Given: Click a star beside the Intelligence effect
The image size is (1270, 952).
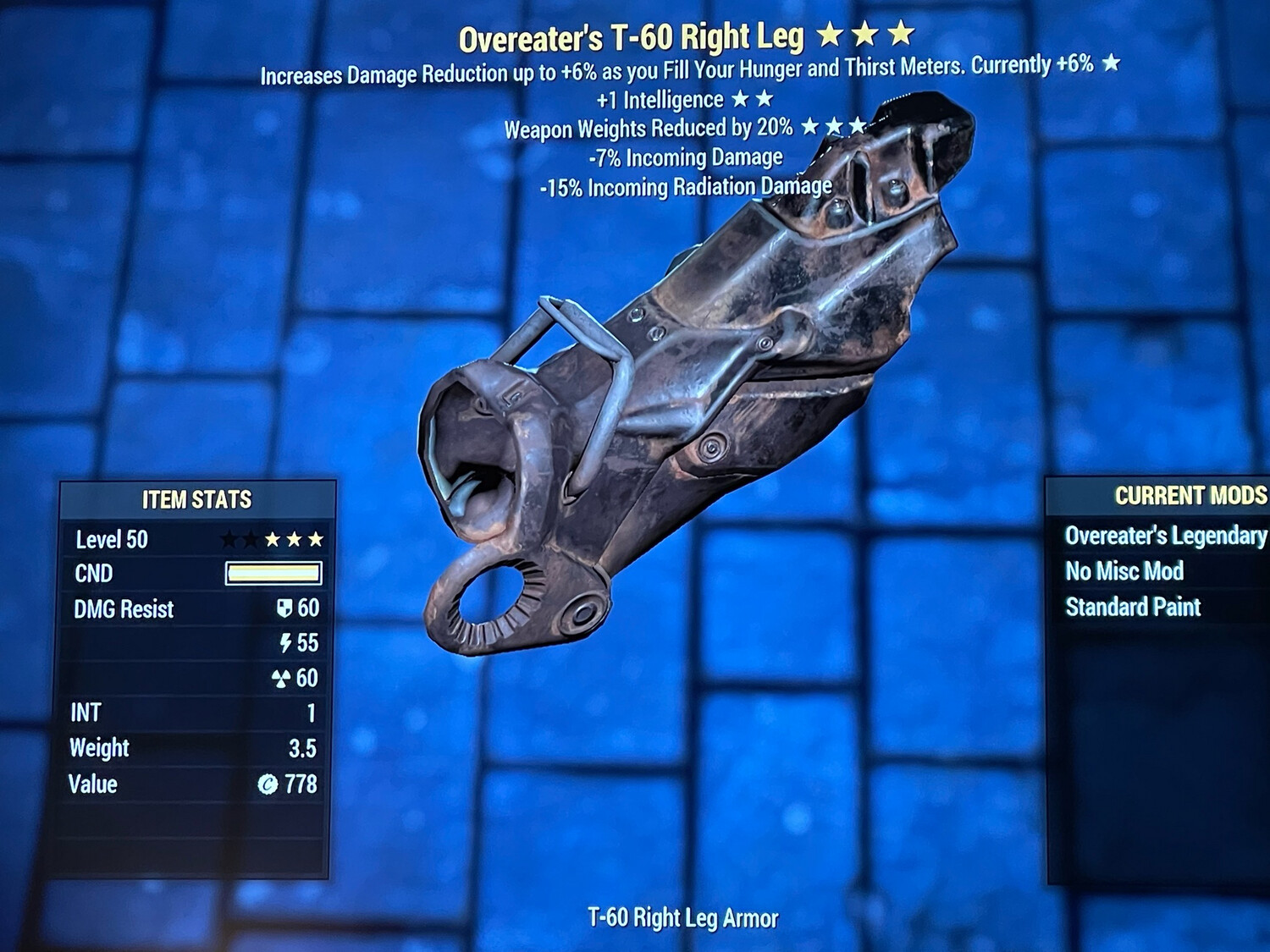Looking at the screenshot, I should tap(738, 98).
